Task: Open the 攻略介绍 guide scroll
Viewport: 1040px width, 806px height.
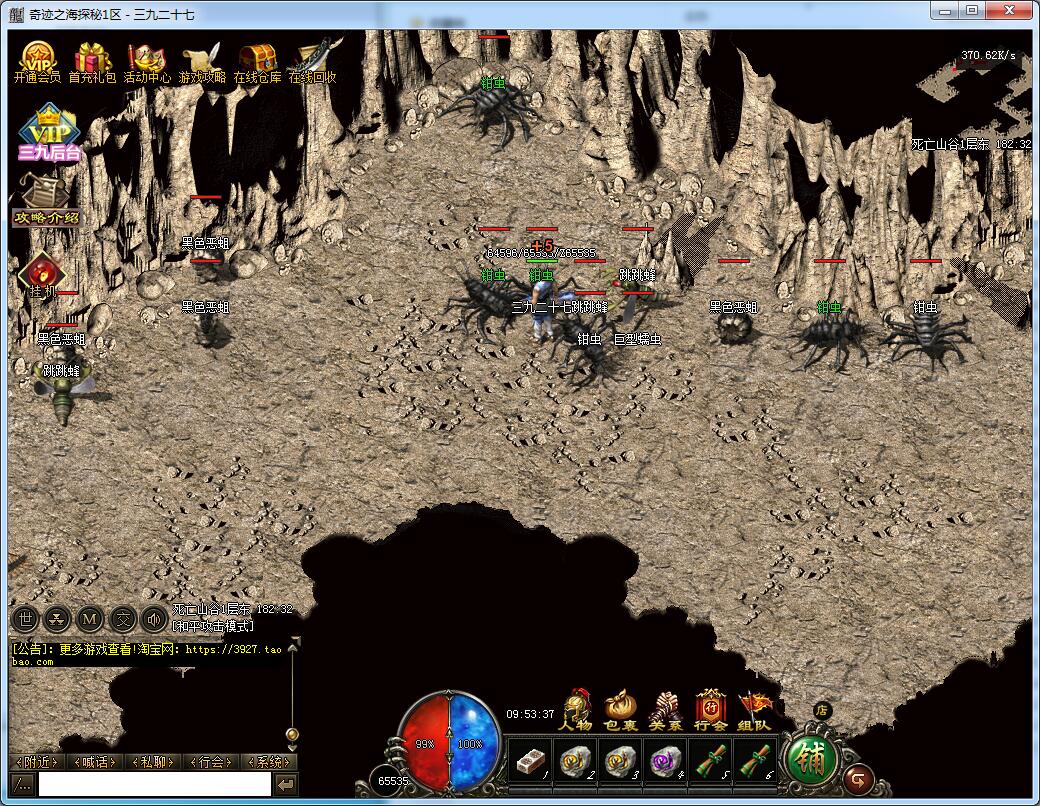Action: [x=44, y=201]
